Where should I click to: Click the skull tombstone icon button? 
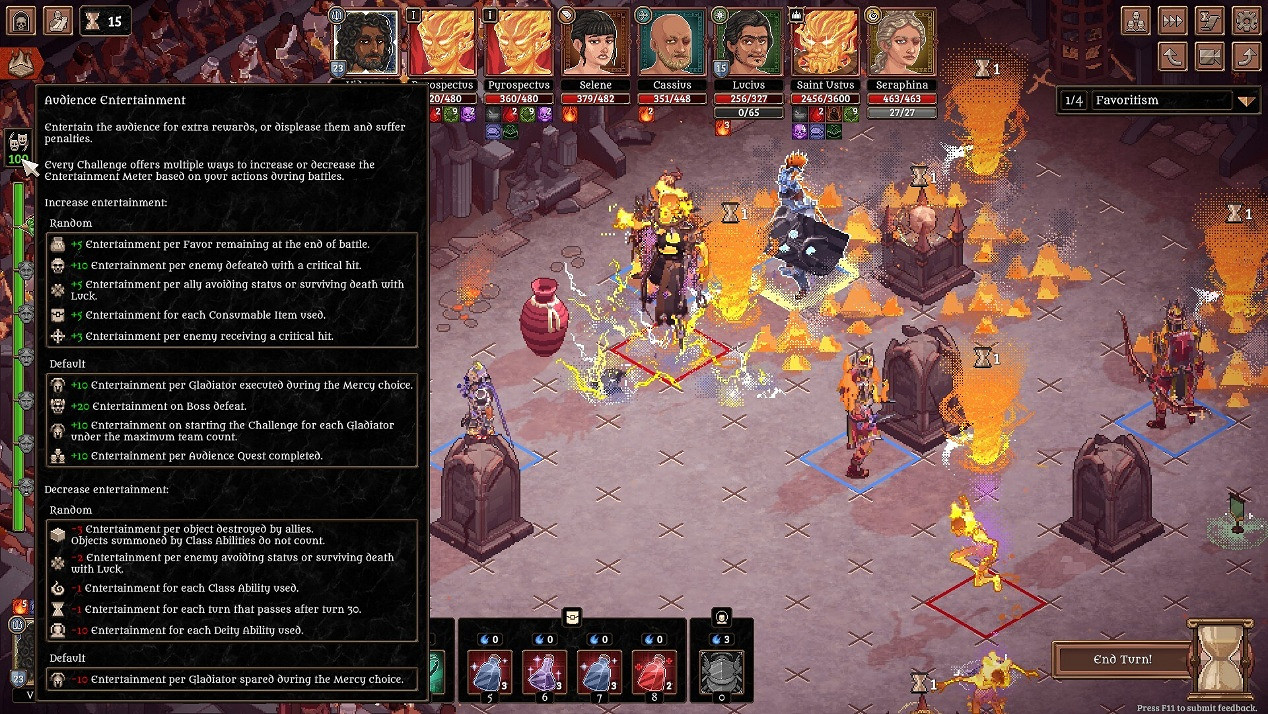[21, 19]
